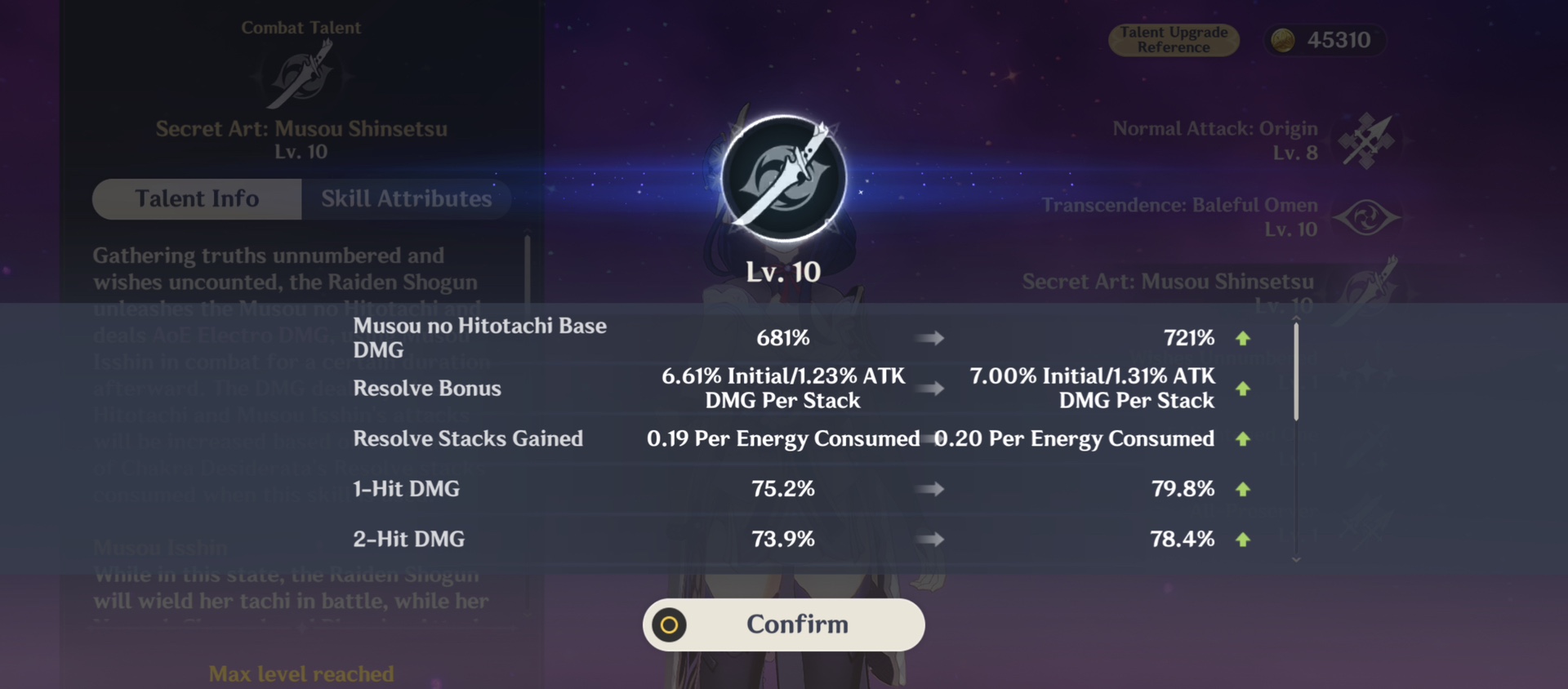This screenshot has width=1568, height=689.
Task: Click the green arrow beside Resolve Stacks Gained
Action: point(1242,438)
